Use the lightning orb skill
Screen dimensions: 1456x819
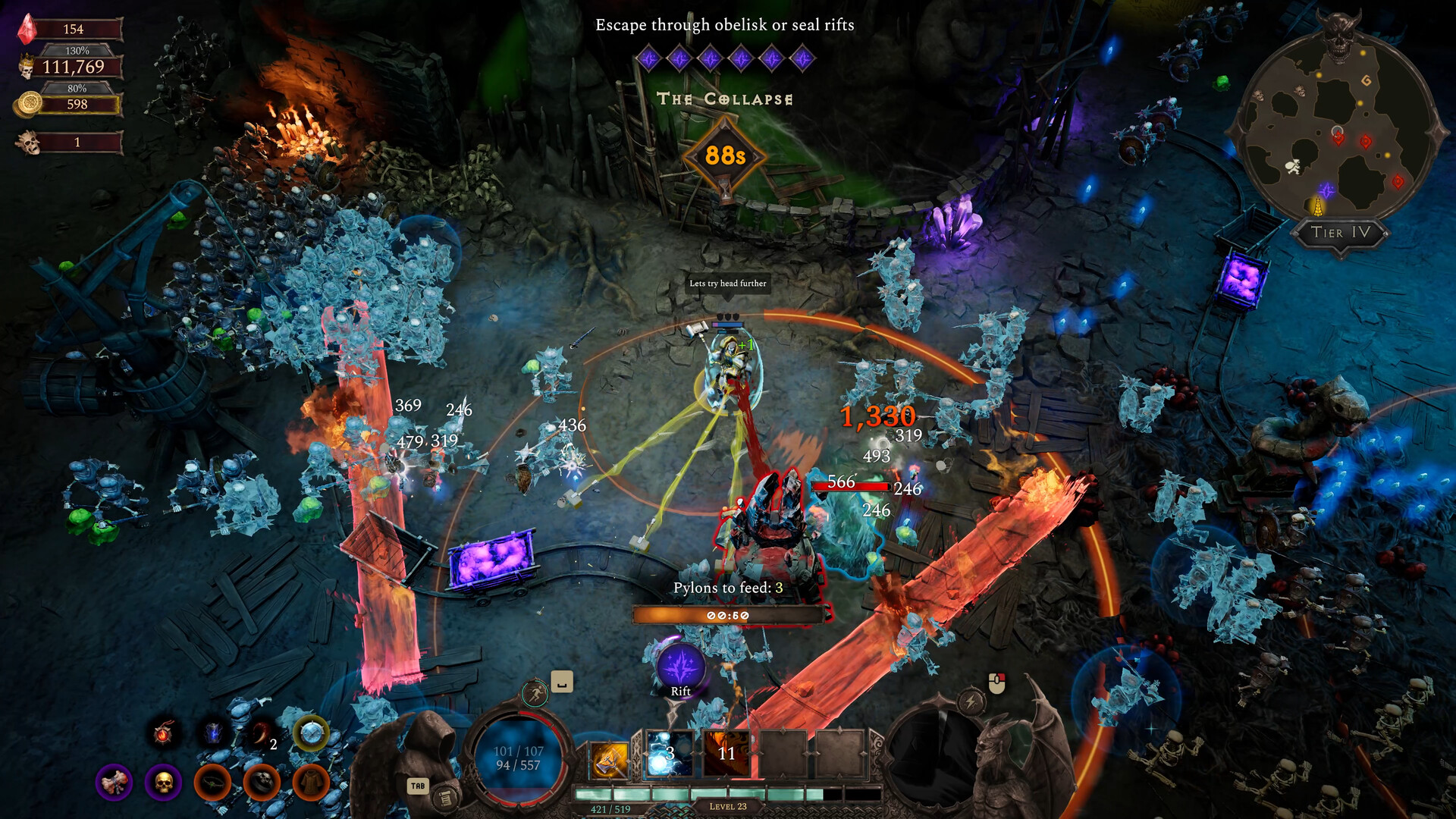click(669, 754)
